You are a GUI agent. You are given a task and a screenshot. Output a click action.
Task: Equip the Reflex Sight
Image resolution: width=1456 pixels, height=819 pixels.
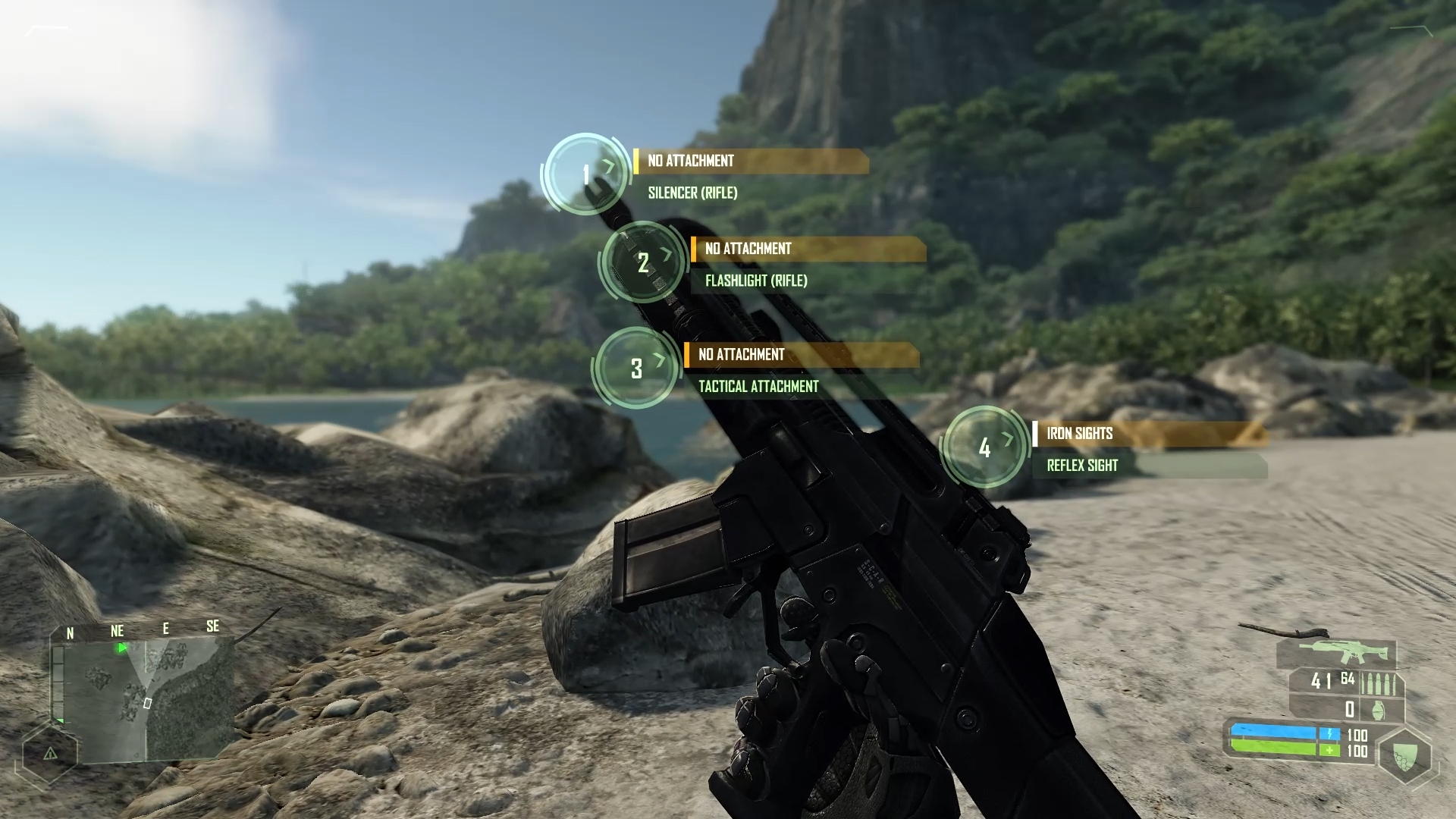(x=1082, y=466)
